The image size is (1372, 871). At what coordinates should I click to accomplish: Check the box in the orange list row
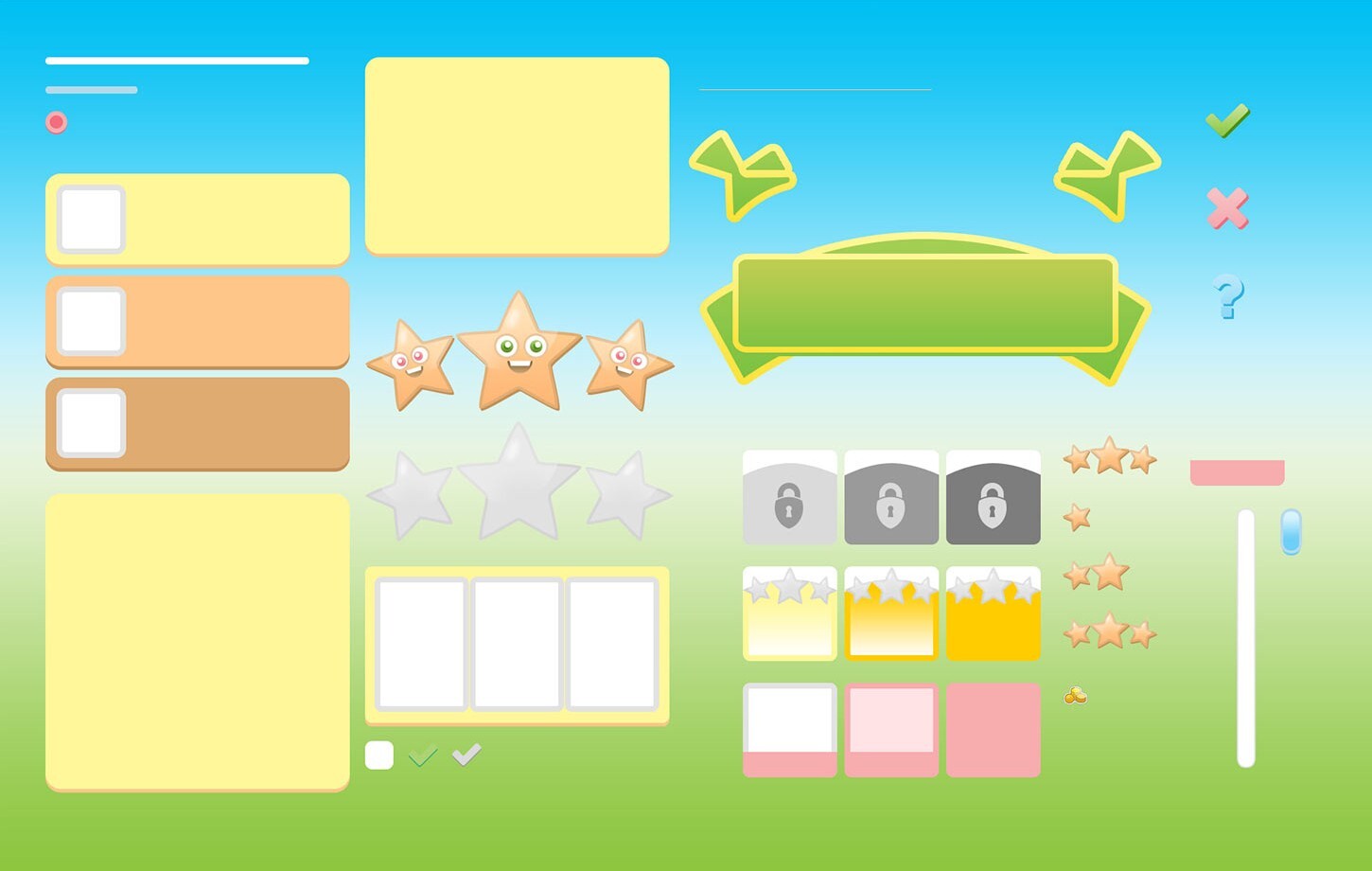click(x=90, y=321)
